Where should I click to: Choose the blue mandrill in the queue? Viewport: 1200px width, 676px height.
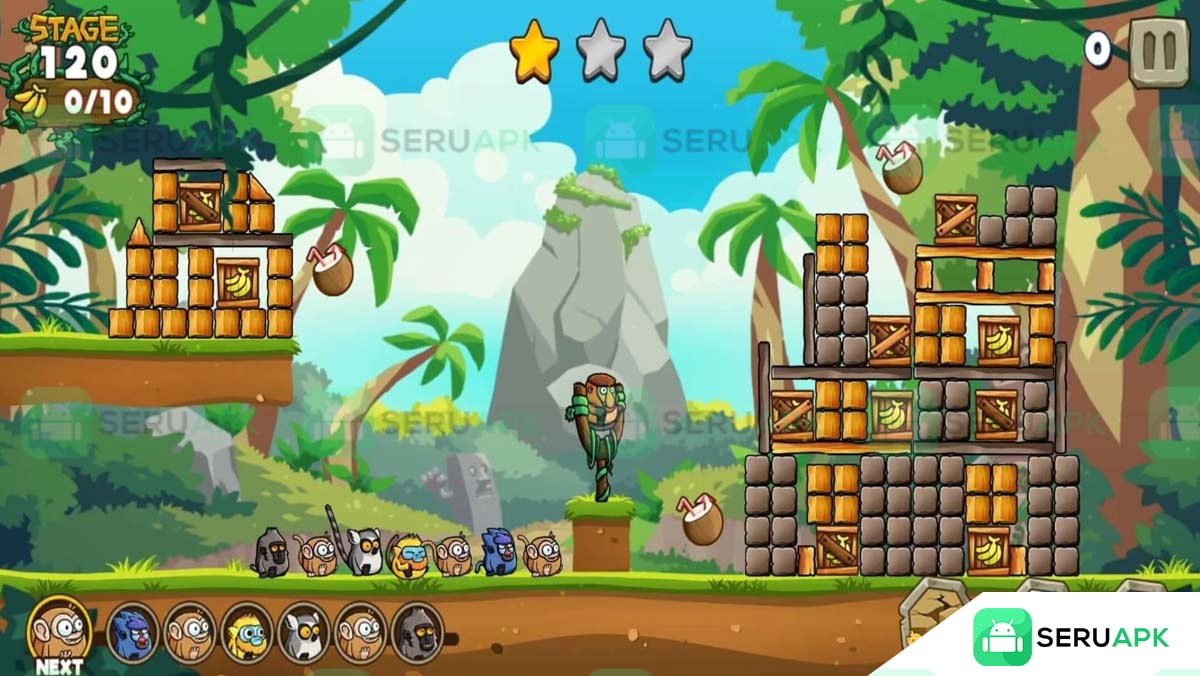click(x=132, y=632)
